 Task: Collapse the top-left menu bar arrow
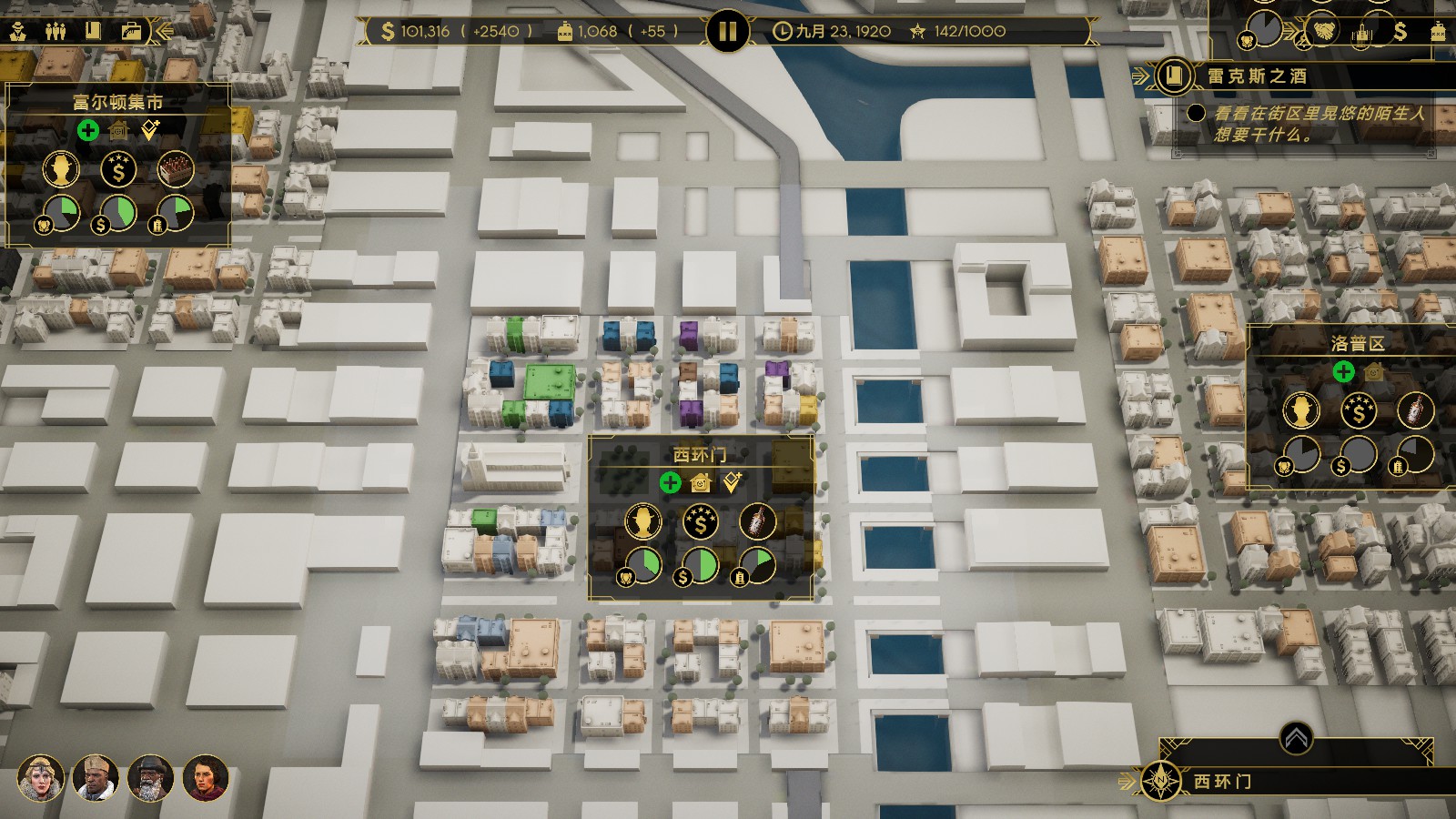click(165, 30)
